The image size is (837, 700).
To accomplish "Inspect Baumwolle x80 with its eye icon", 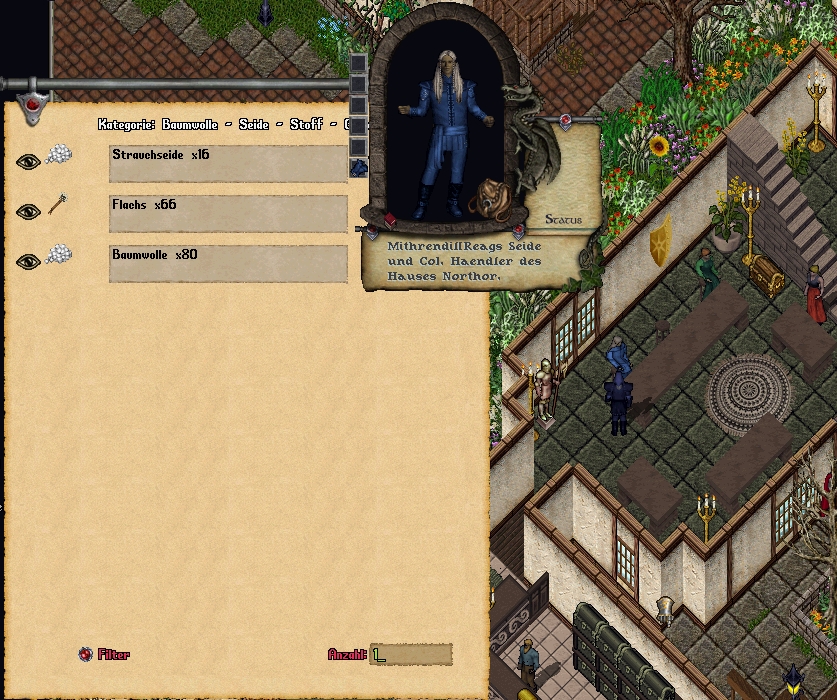I will click(x=28, y=261).
